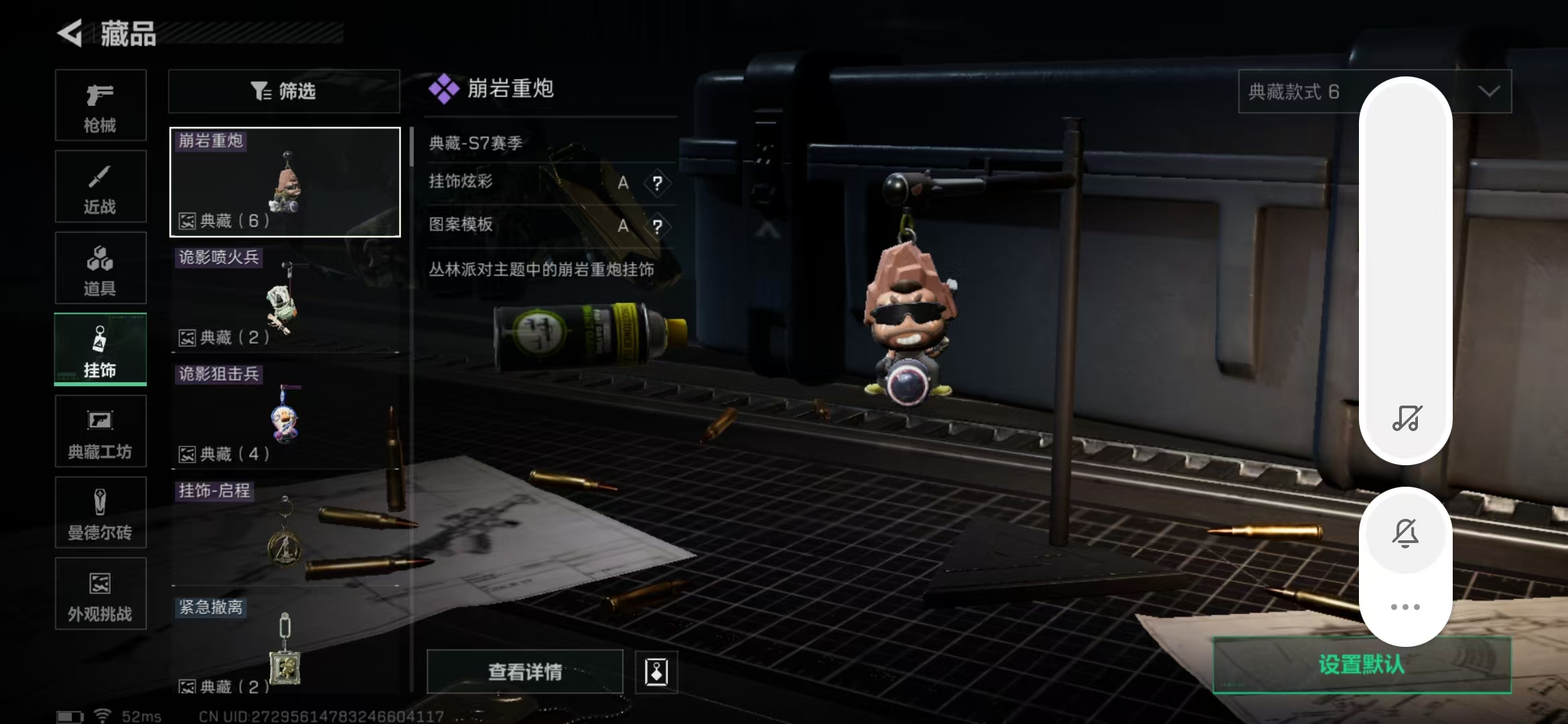Select the 紧急撤离 charm entry
Viewport: 1568px width, 724px height.
[285, 647]
